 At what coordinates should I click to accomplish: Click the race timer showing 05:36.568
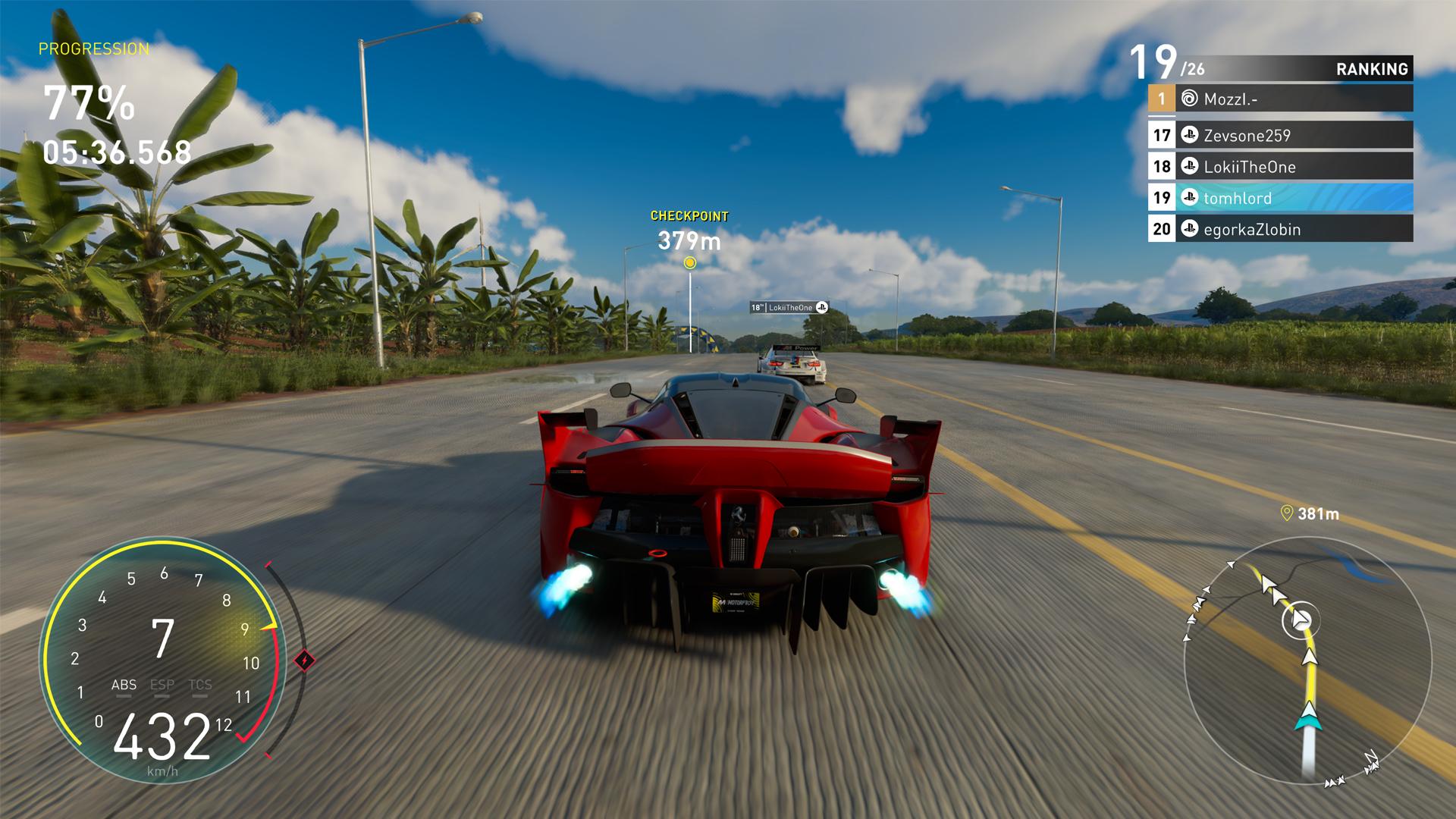coord(115,151)
